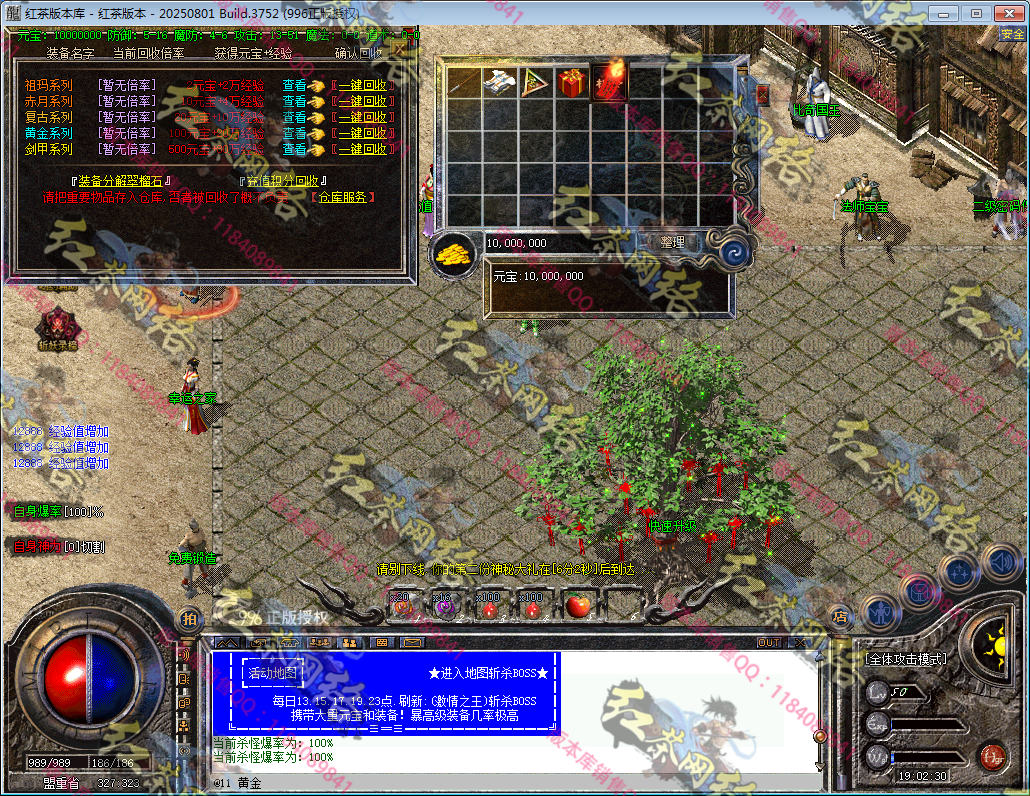Use the red apple in the hotbar
The width and height of the screenshot is (1030, 796).
[x=575, y=604]
